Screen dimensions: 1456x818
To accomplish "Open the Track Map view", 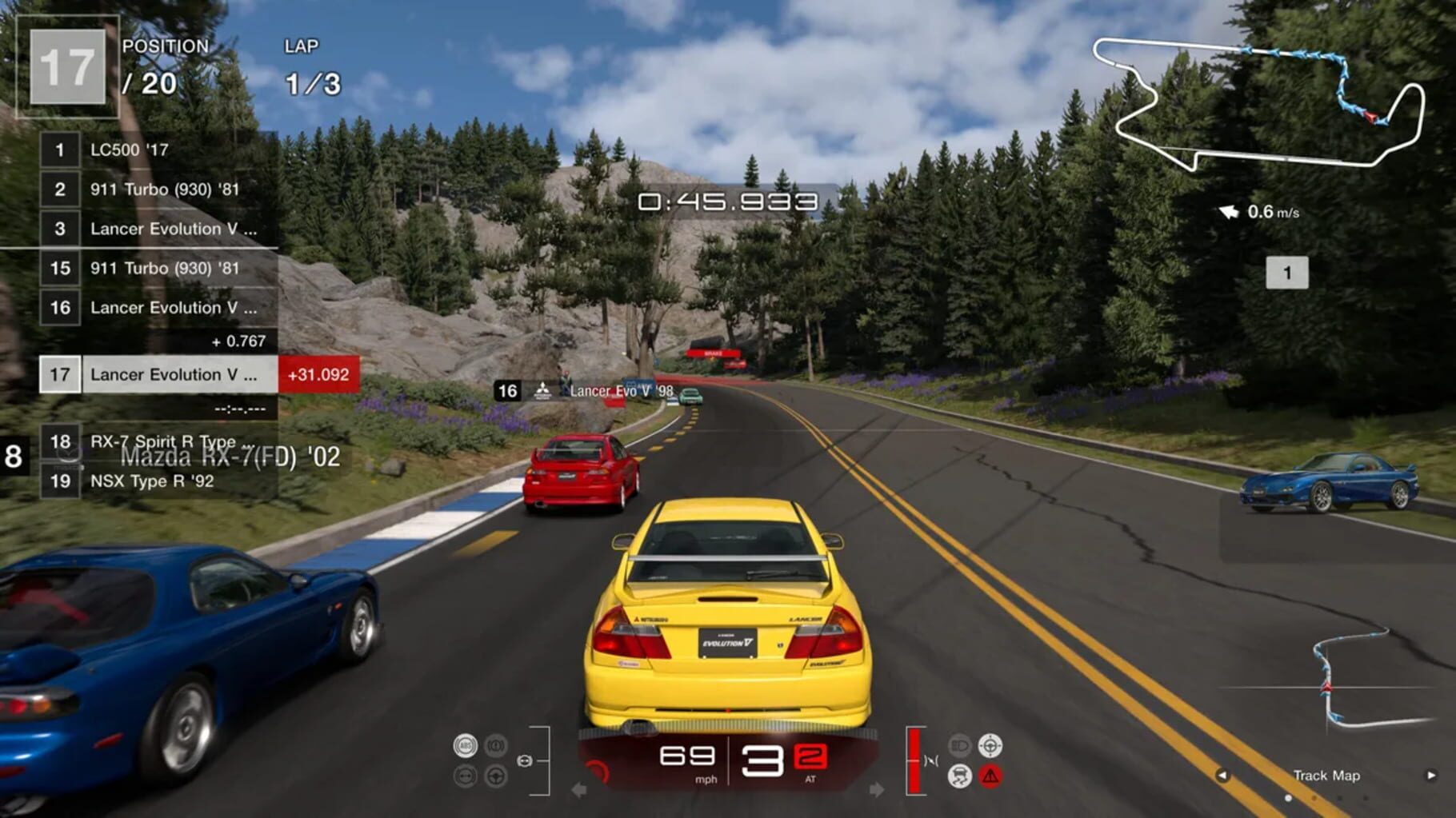I will (x=1328, y=776).
